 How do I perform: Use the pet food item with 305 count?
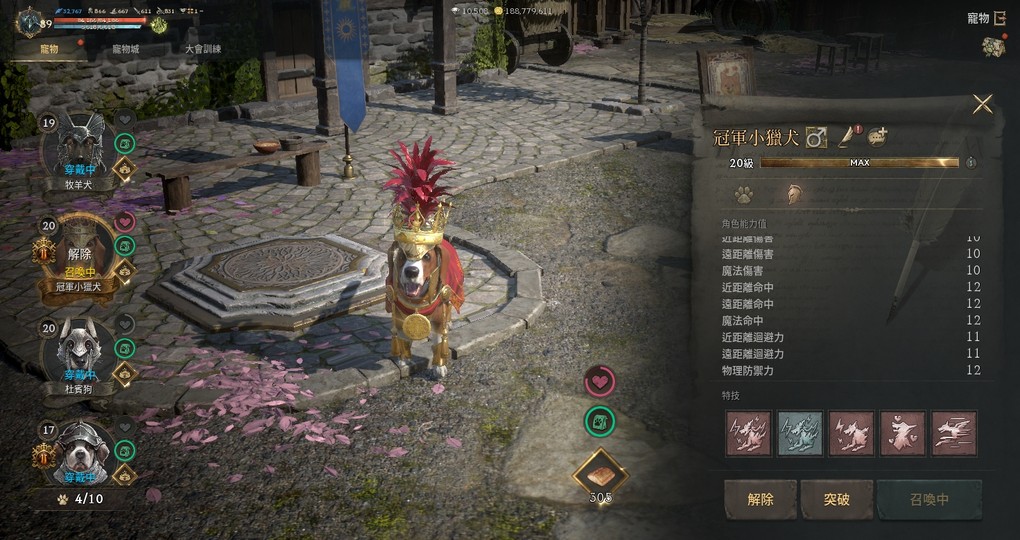[600, 474]
